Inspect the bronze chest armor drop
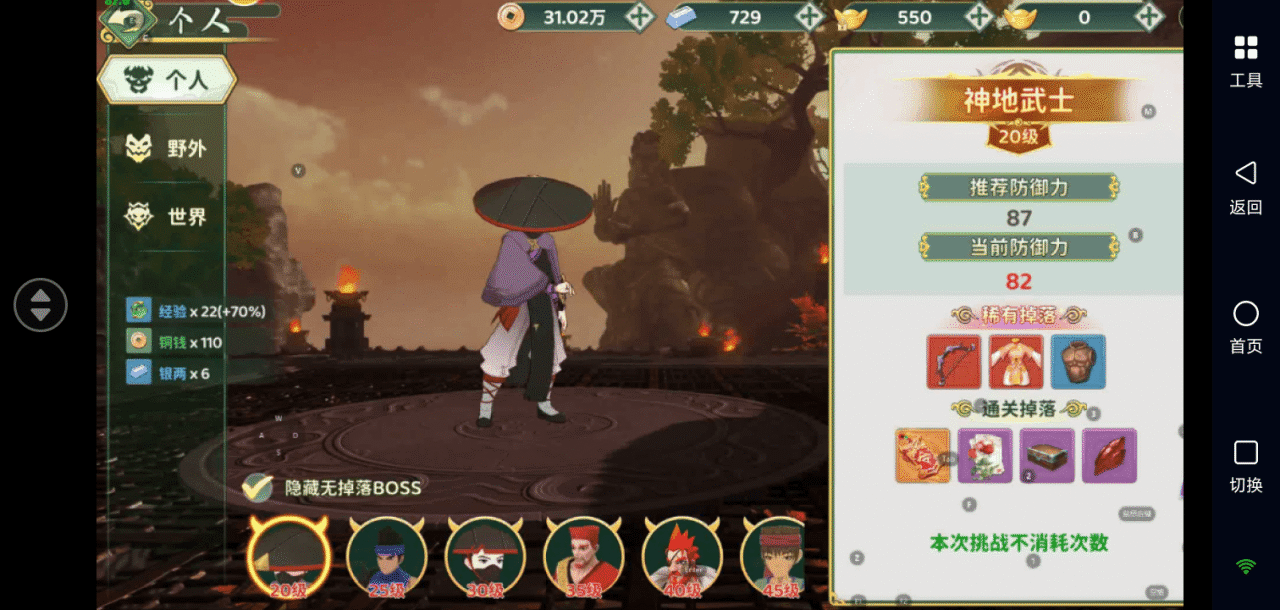1280x610 pixels. [1078, 361]
